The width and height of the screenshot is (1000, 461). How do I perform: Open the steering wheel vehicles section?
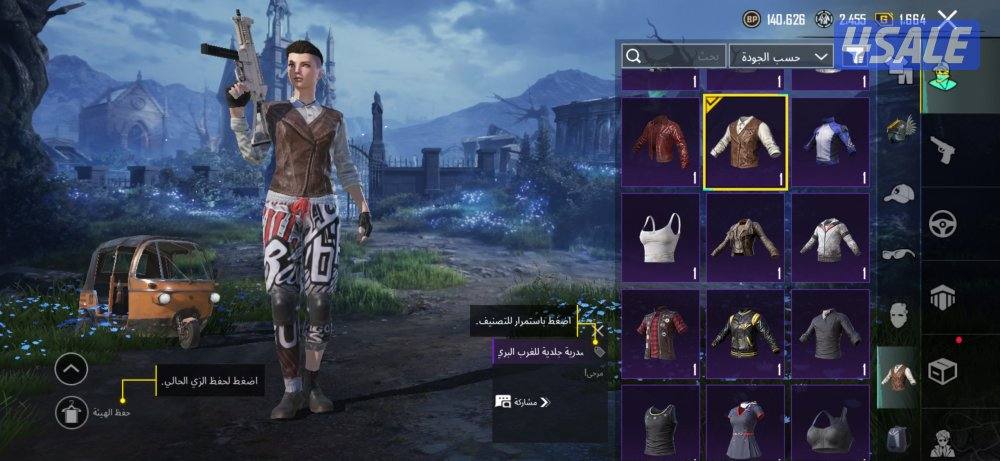[941, 223]
